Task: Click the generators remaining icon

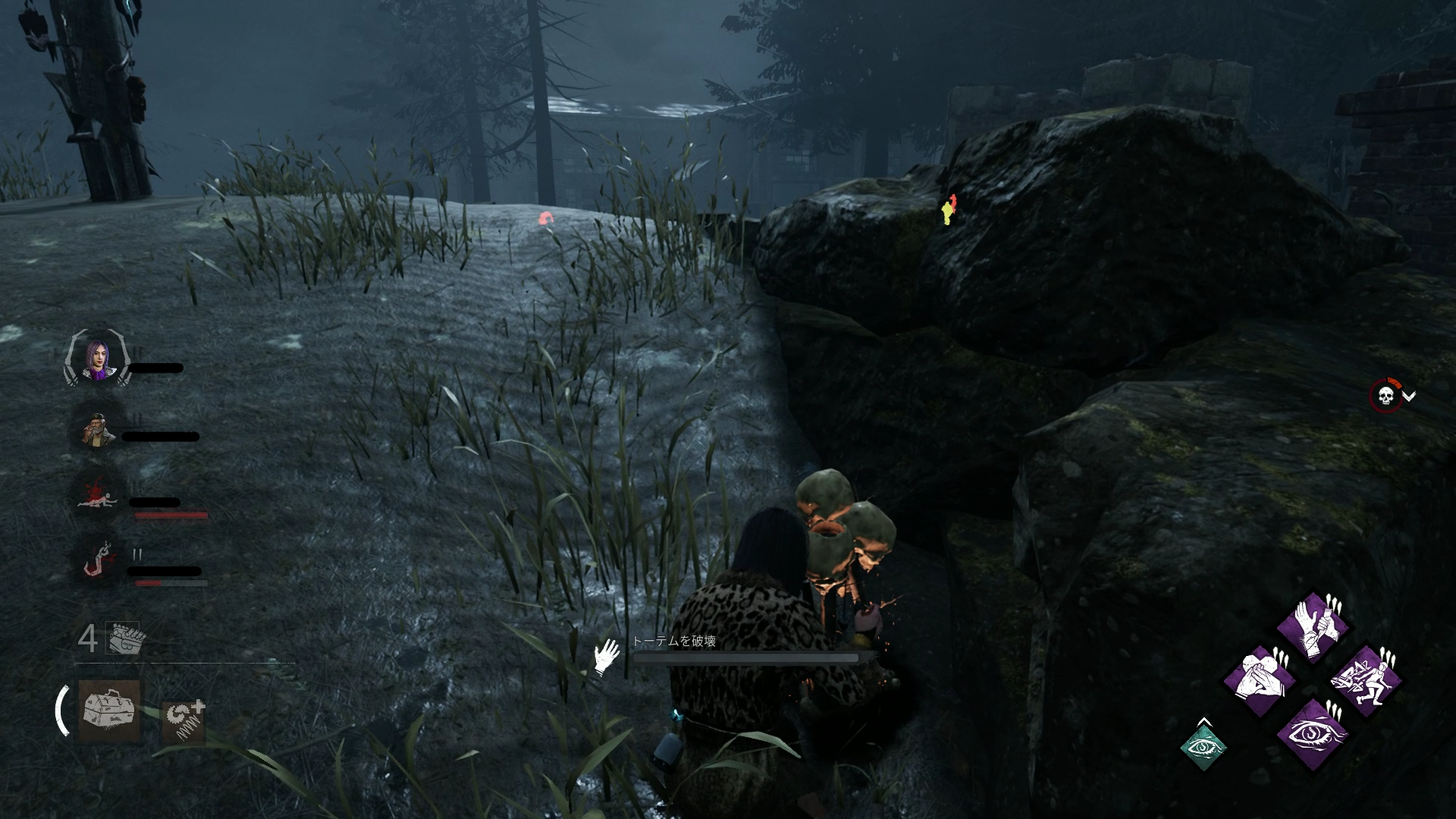Action: coord(123,639)
